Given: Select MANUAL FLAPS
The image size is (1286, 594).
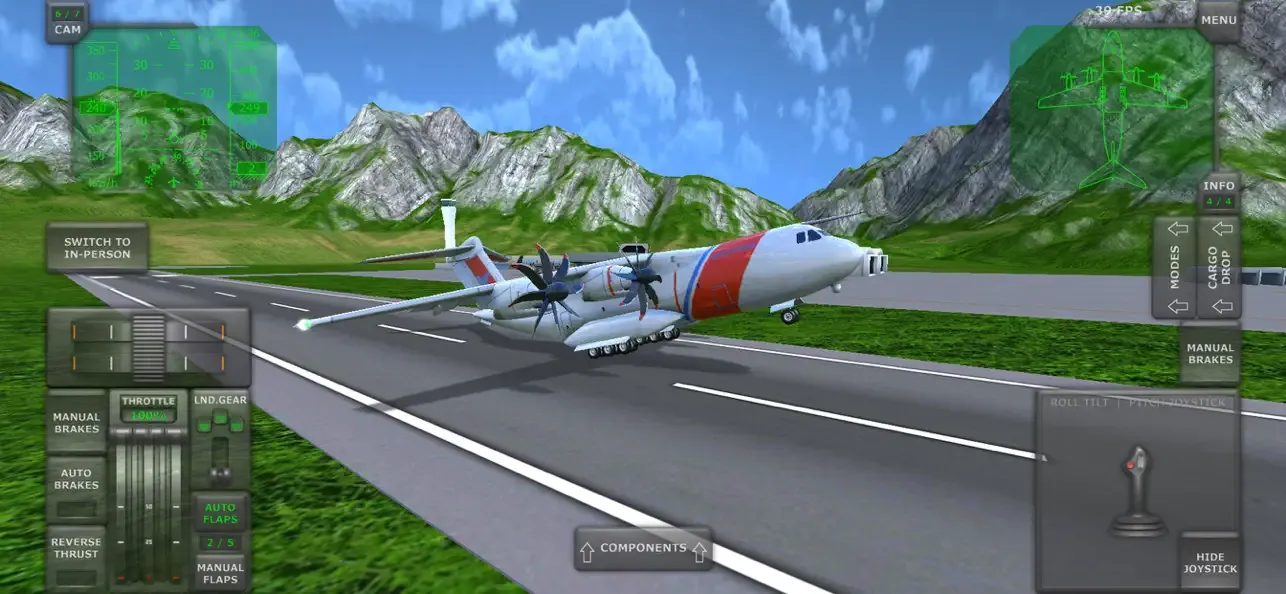Looking at the screenshot, I should [220, 572].
